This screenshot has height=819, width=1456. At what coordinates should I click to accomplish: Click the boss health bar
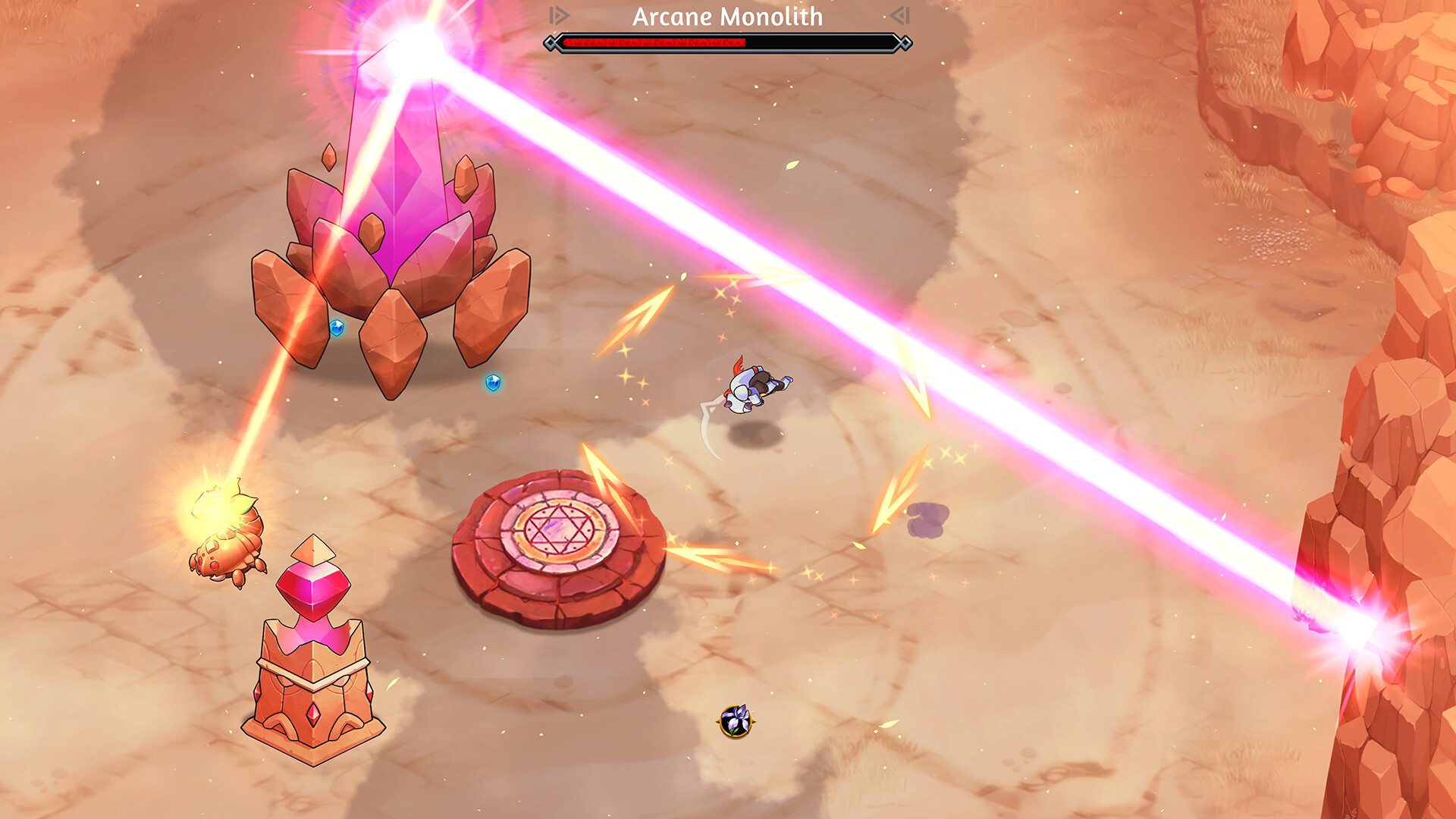click(726, 44)
